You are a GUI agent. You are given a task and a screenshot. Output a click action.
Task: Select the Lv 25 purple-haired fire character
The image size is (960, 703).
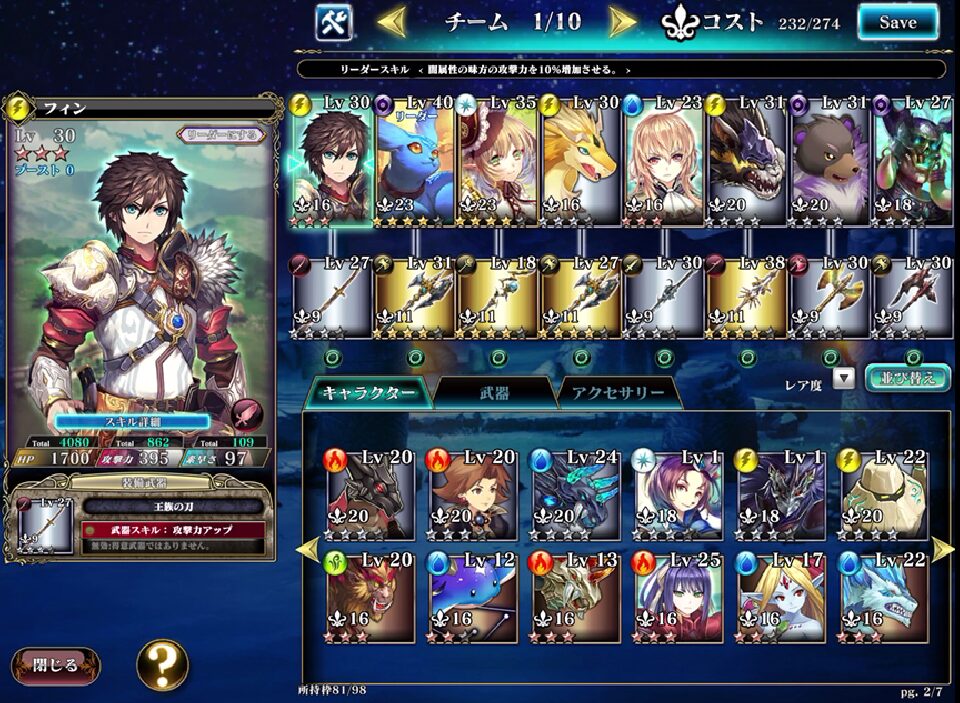tap(675, 597)
